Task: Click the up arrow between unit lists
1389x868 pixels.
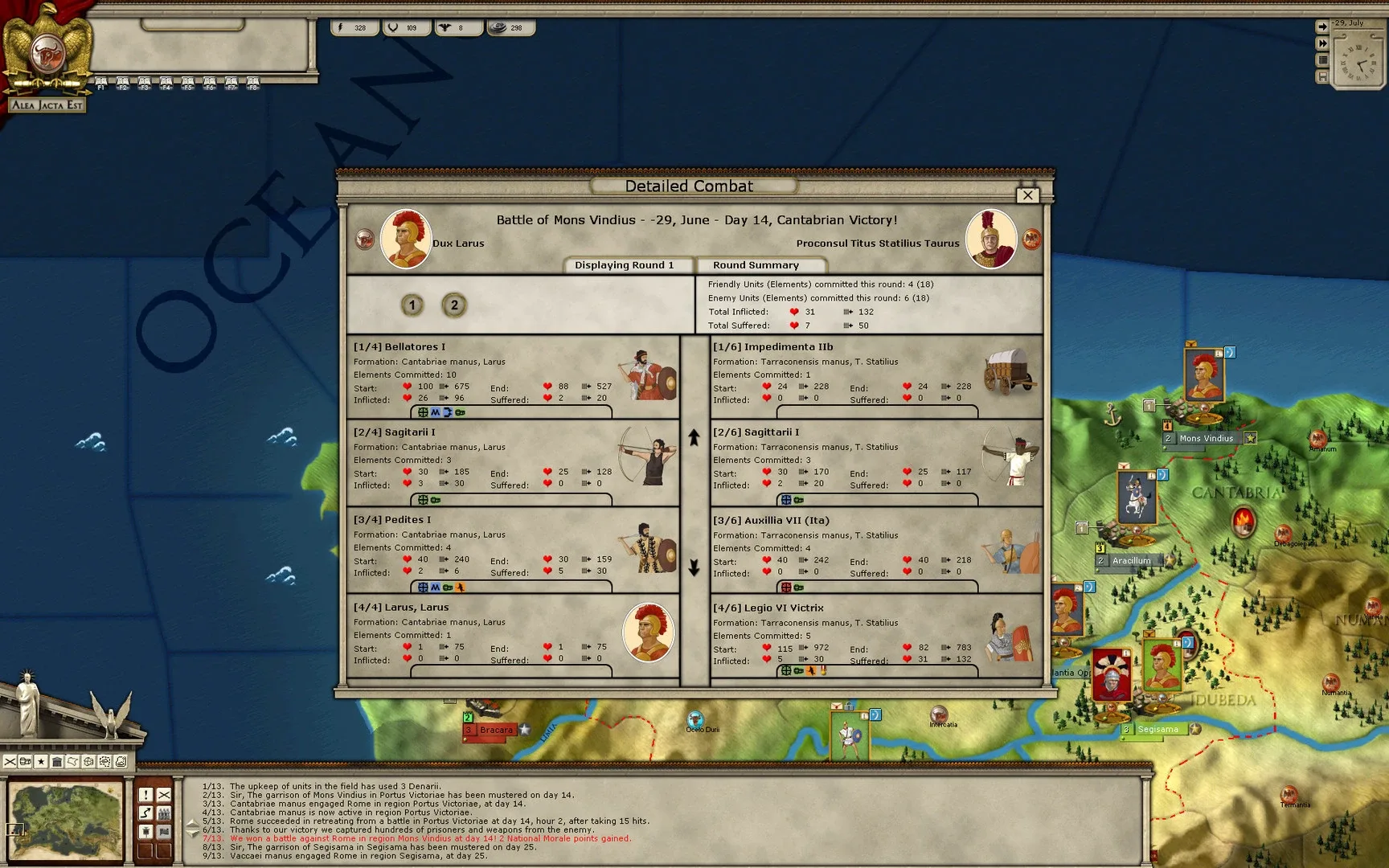Action: (x=694, y=437)
